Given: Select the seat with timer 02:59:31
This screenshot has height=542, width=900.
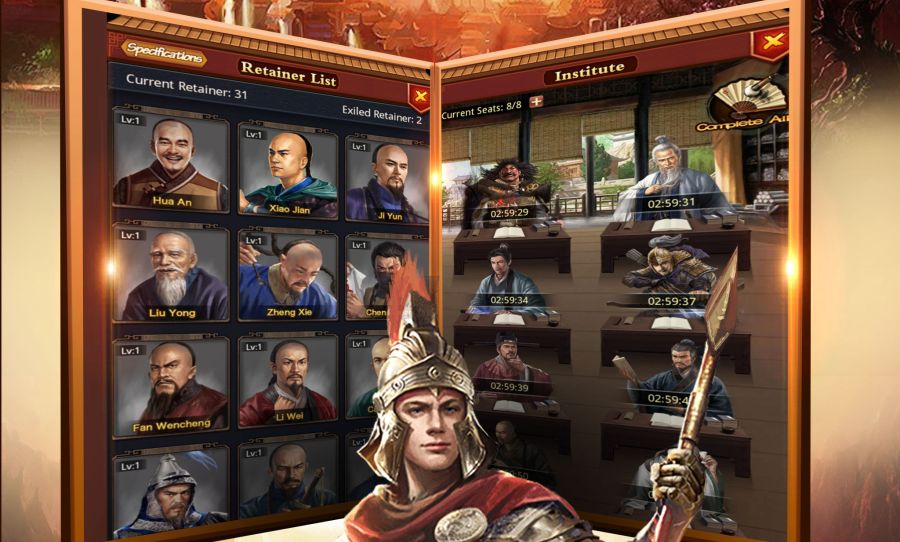Looking at the screenshot, I should point(670,180).
